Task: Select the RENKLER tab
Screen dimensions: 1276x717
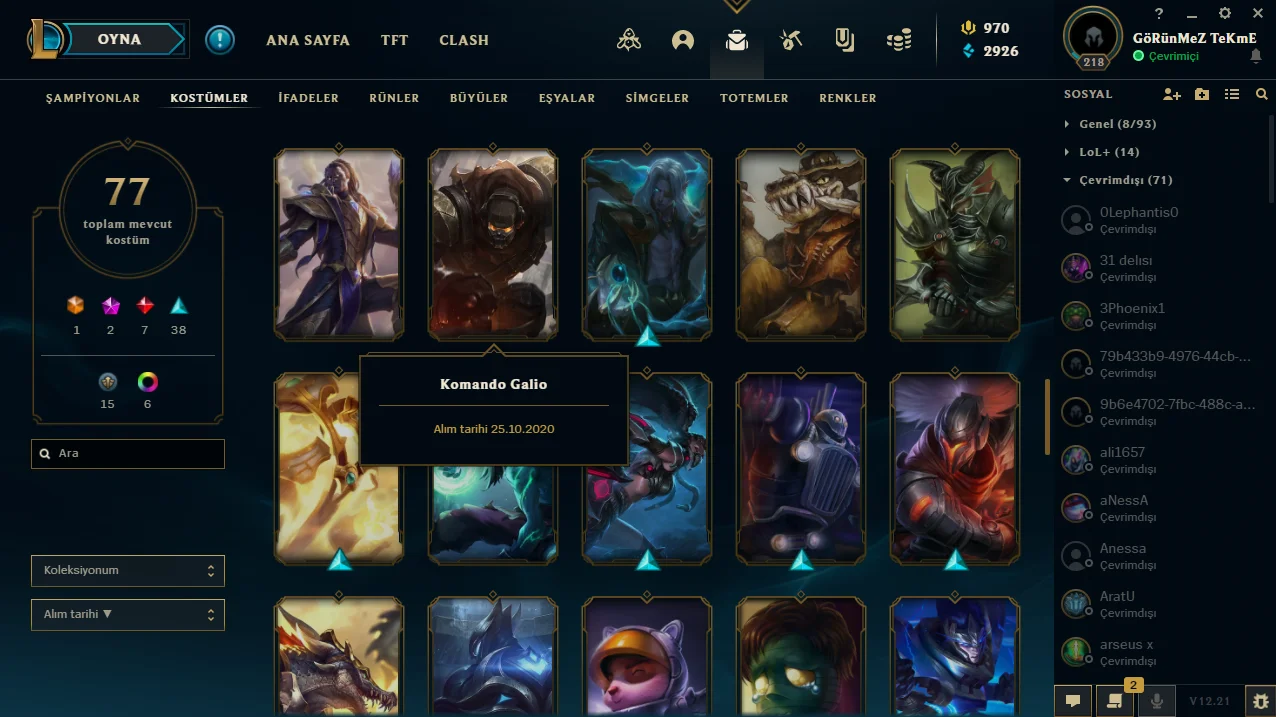Action: click(848, 98)
